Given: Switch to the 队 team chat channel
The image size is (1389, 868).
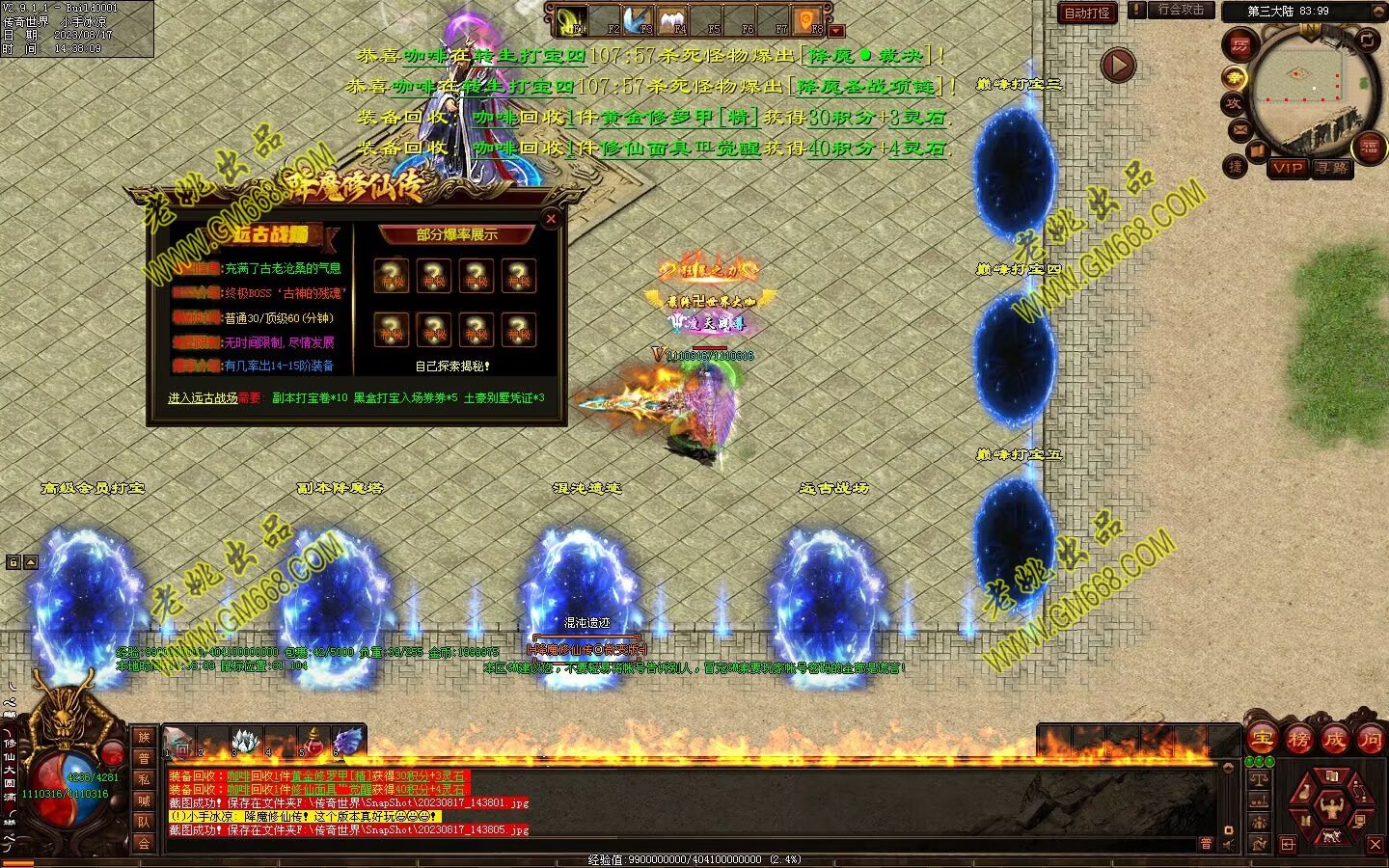Looking at the screenshot, I should pyautogui.click(x=144, y=822).
